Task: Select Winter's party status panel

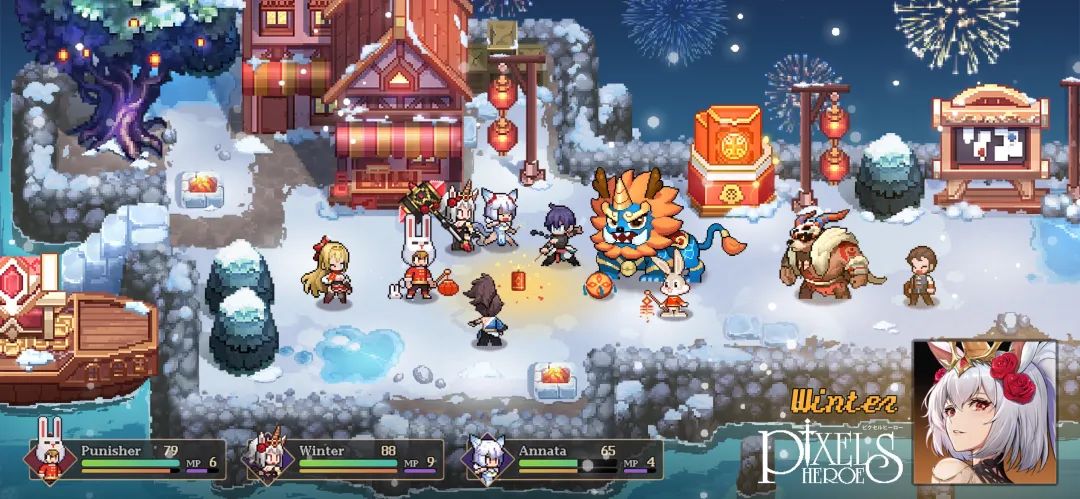Action: click(345, 459)
